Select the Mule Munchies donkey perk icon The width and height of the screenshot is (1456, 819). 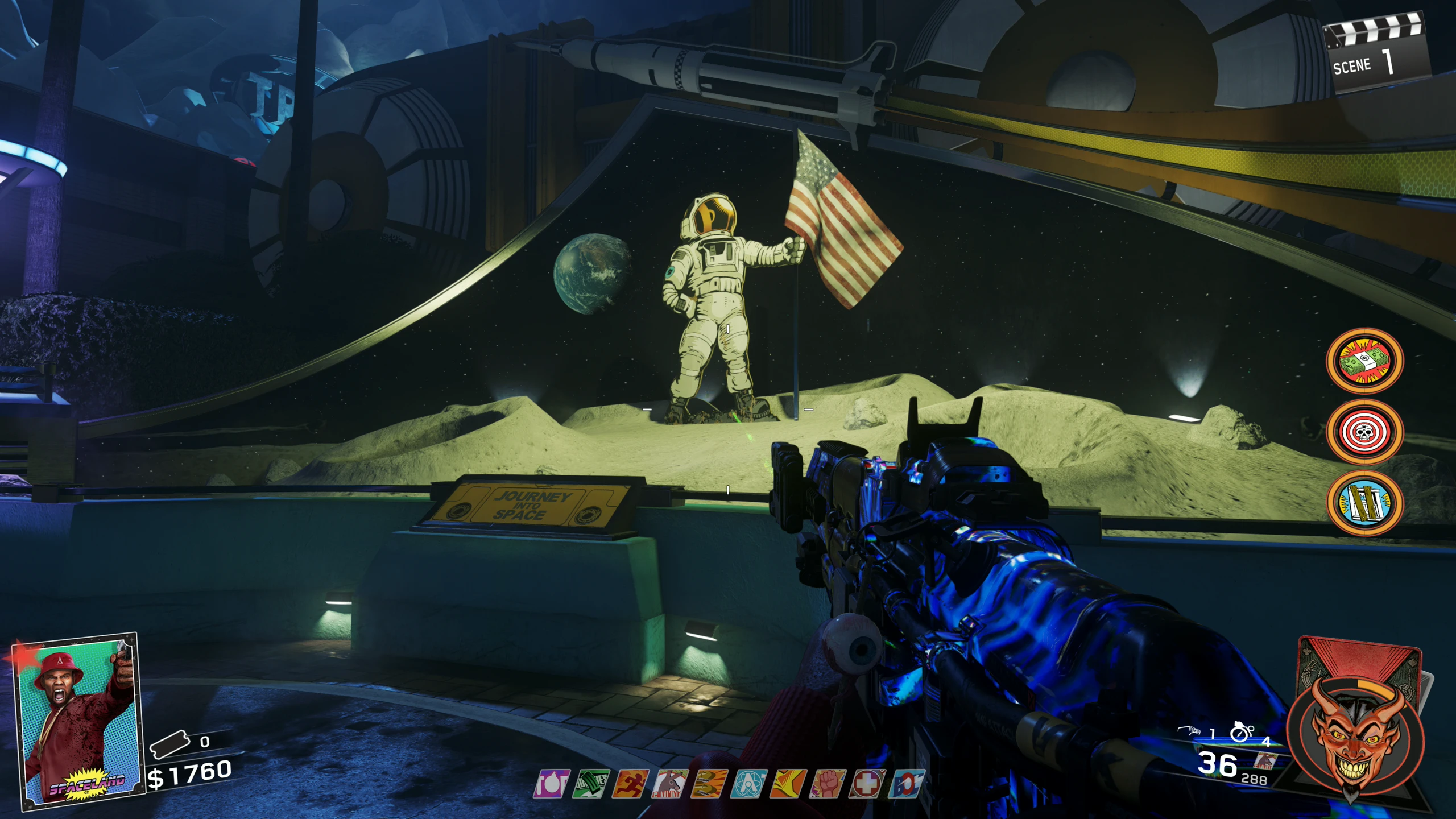(670, 784)
